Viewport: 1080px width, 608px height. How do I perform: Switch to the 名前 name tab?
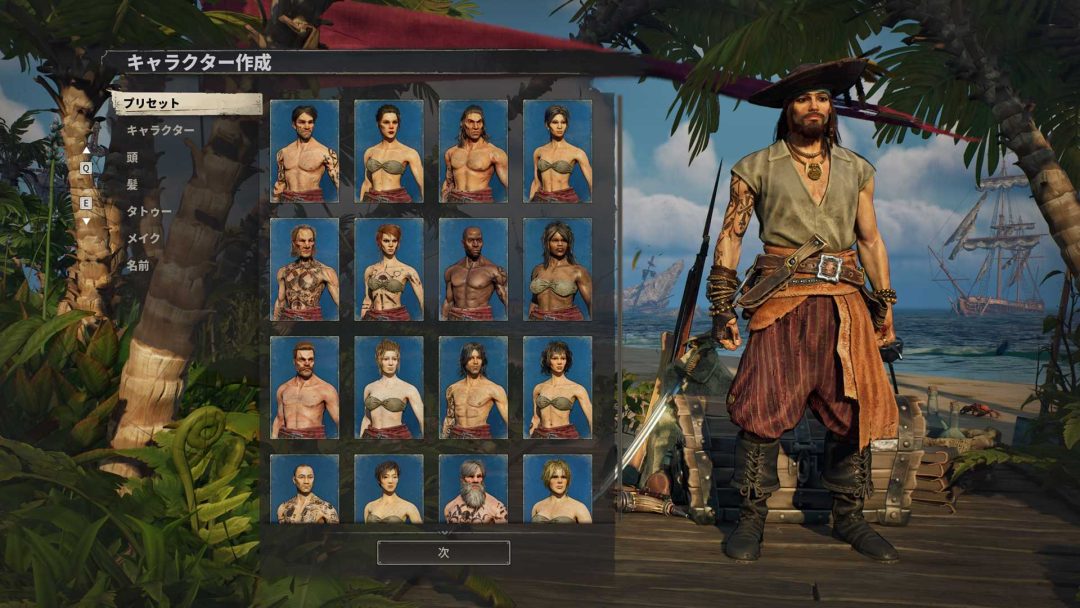(138, 265)
